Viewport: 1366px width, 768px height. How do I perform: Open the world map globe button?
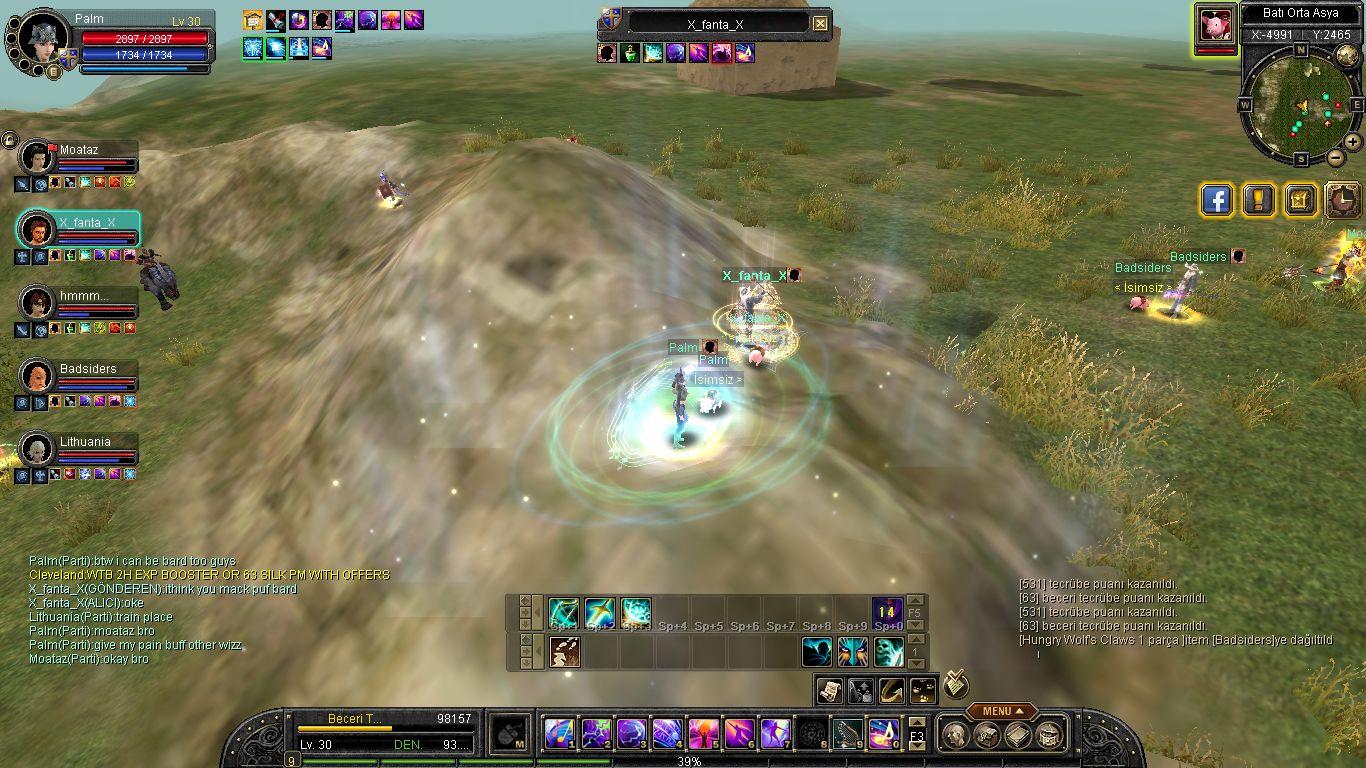click(x=1347, y=56)
